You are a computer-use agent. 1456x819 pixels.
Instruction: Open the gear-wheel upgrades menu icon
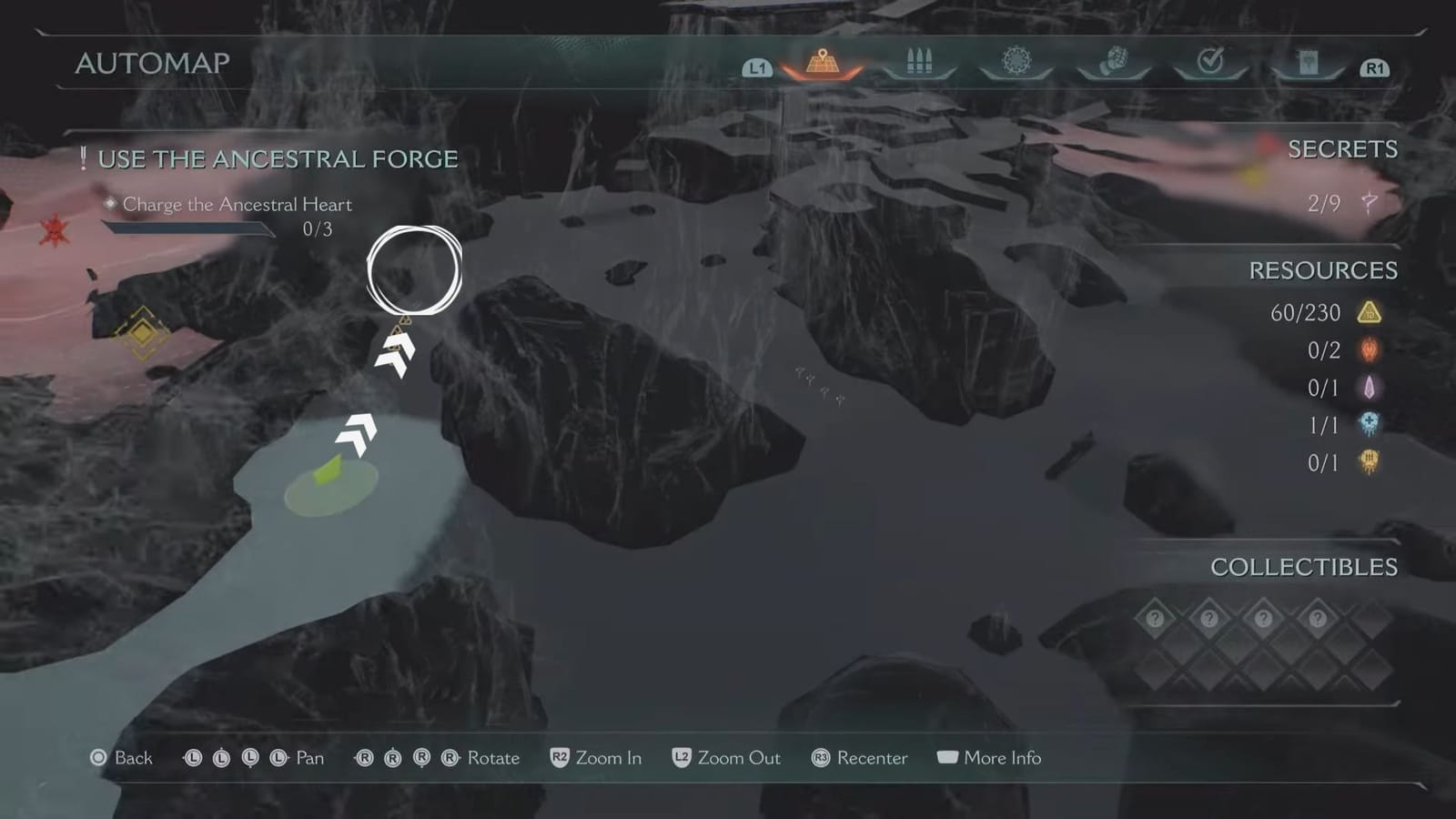coord(1016,62)
